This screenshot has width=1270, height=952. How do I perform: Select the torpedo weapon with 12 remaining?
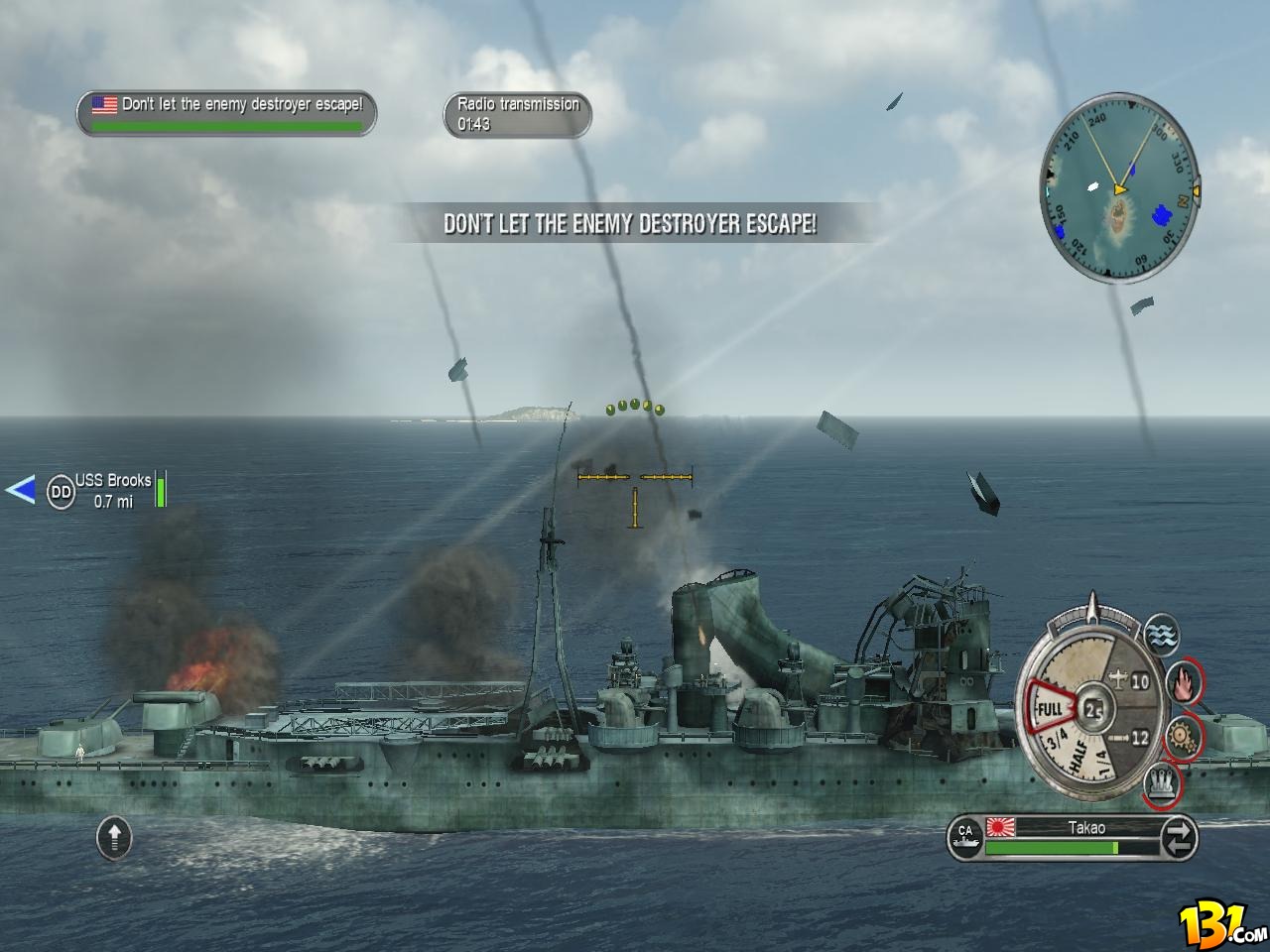coord(1128,737)
